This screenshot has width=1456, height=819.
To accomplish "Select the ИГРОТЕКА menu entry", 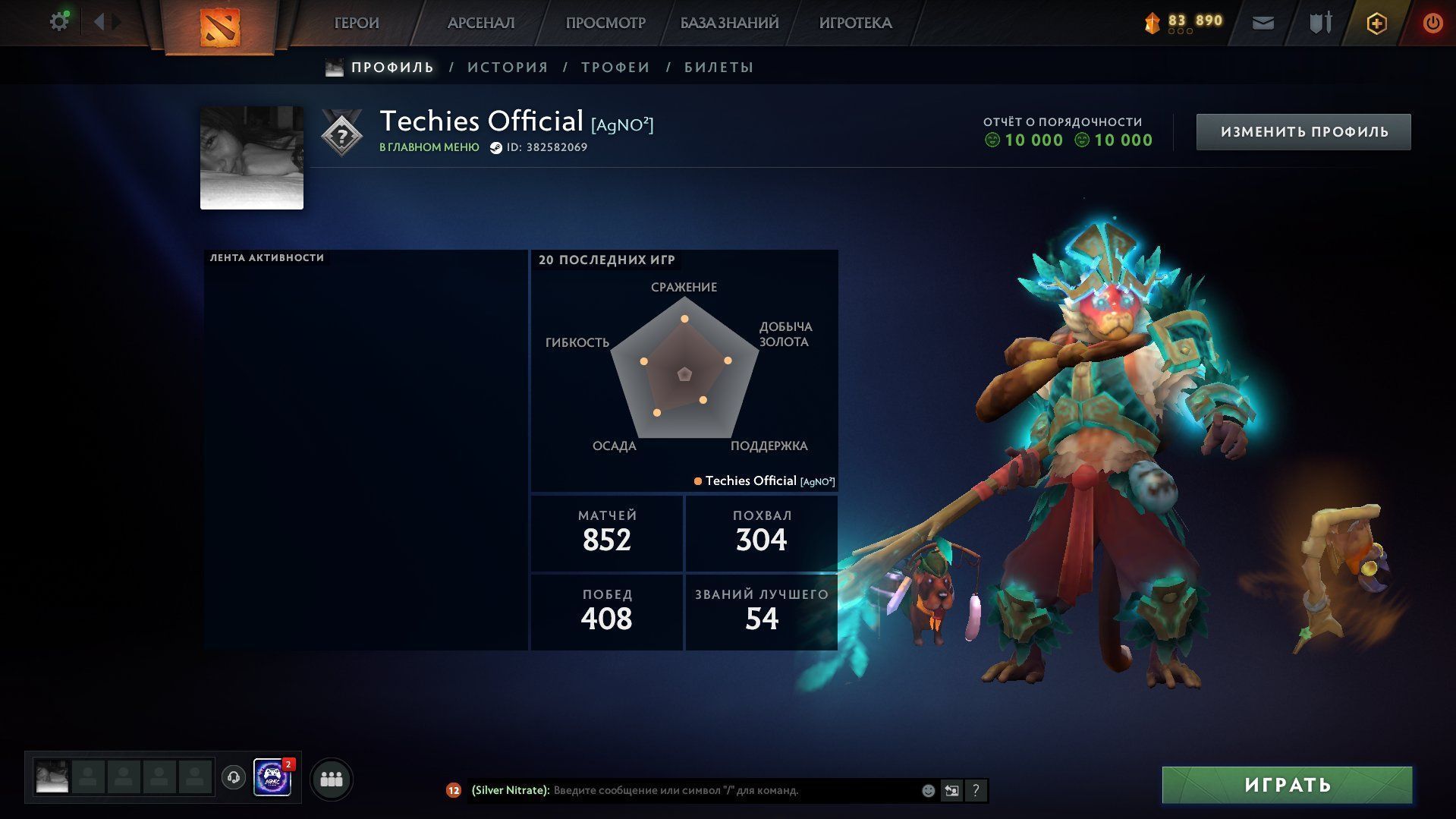I will pos(855,24).
